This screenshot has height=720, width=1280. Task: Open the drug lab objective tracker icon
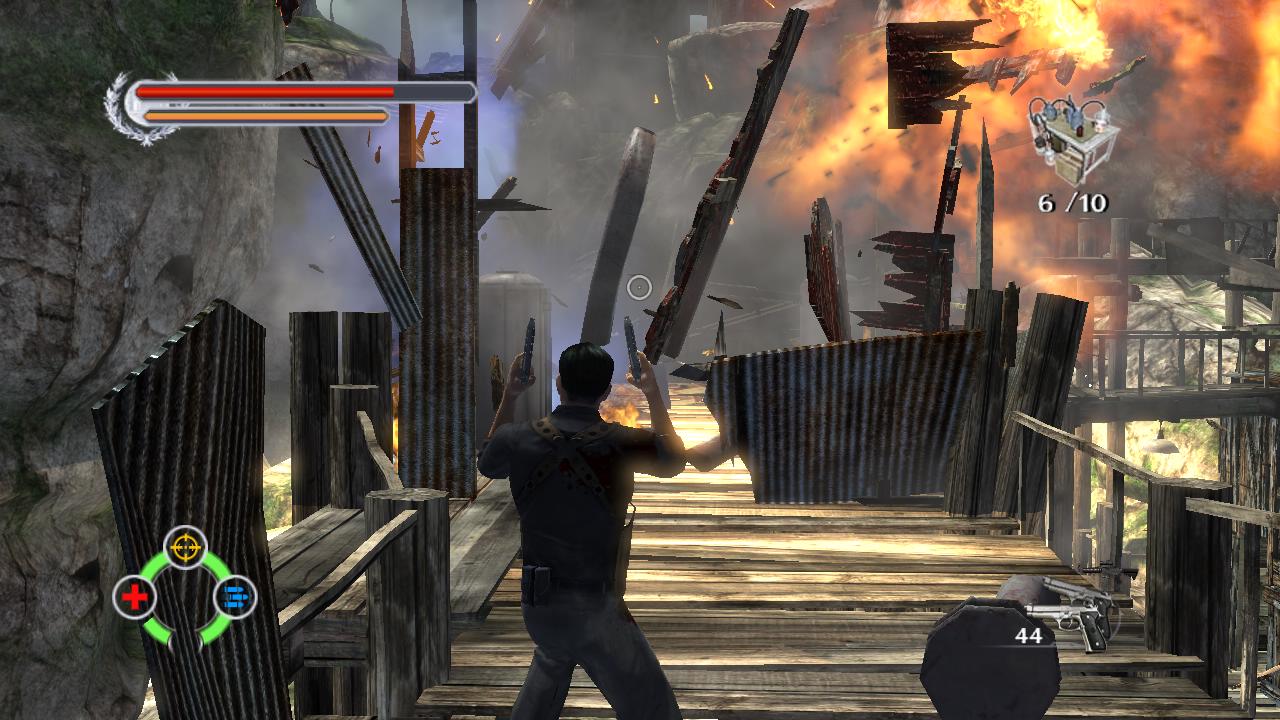[x=1075, y=142]
